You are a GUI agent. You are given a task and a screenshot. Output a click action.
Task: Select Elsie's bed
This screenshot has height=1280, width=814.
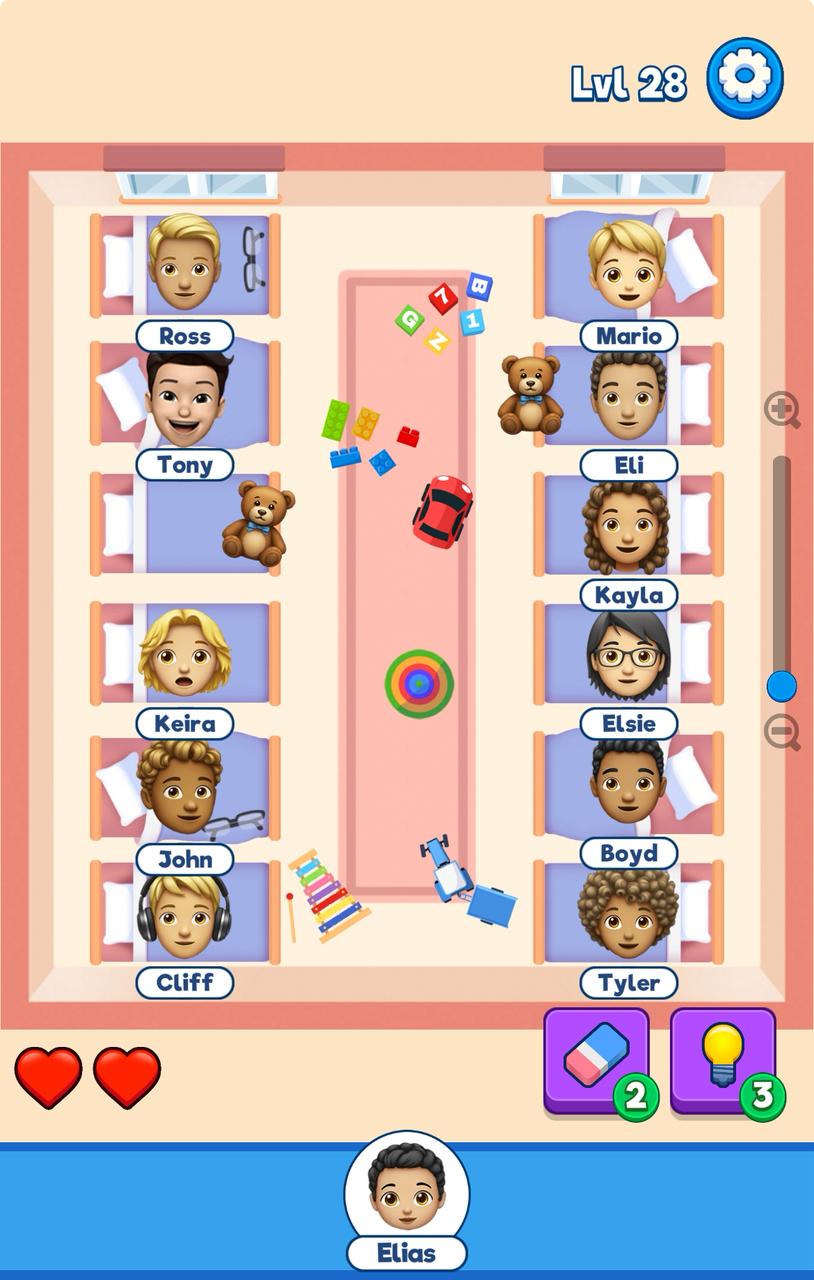coord(628,653)
